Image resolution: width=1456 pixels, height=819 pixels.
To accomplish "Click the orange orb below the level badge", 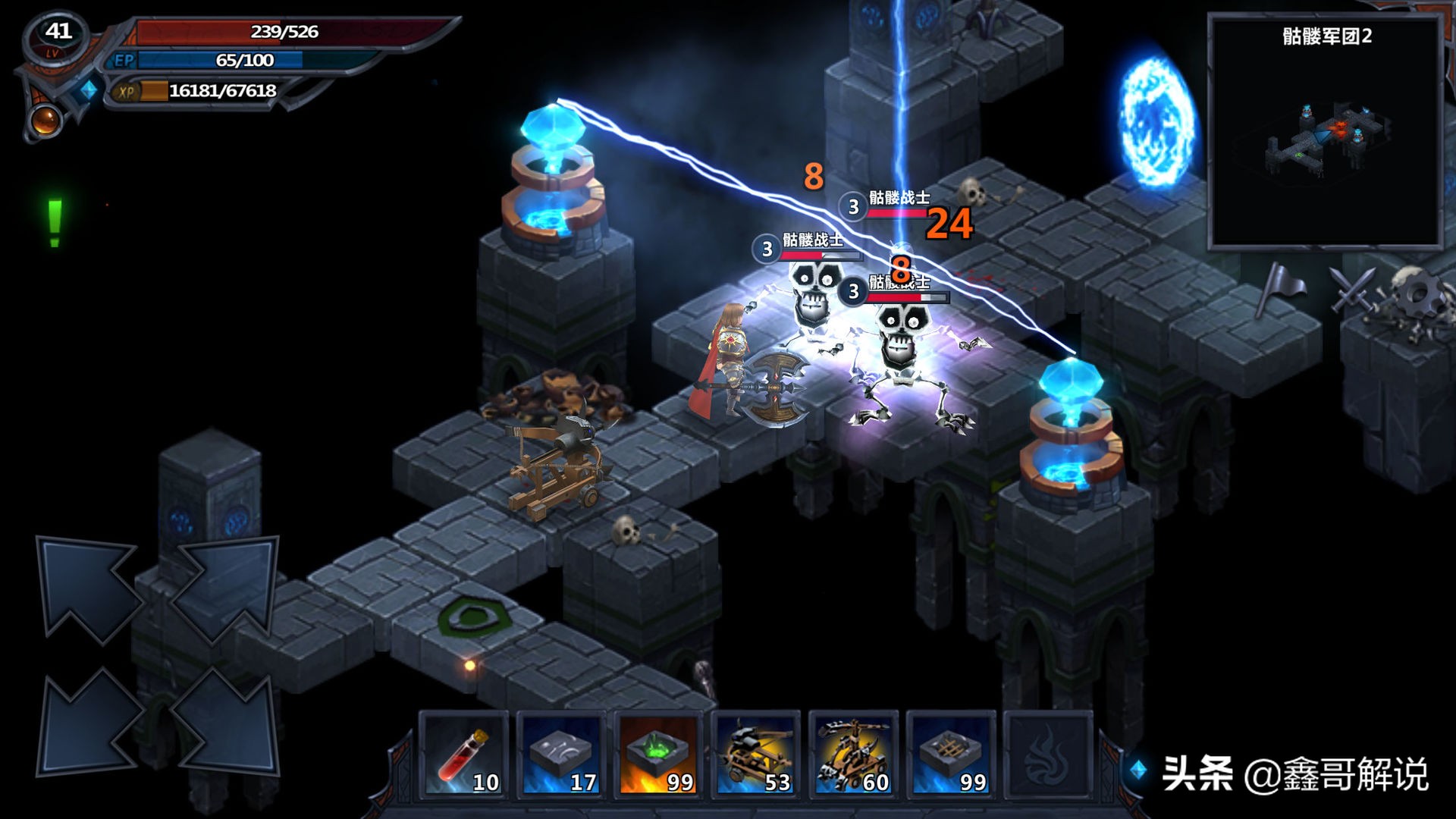I will (x=44, y=120).
